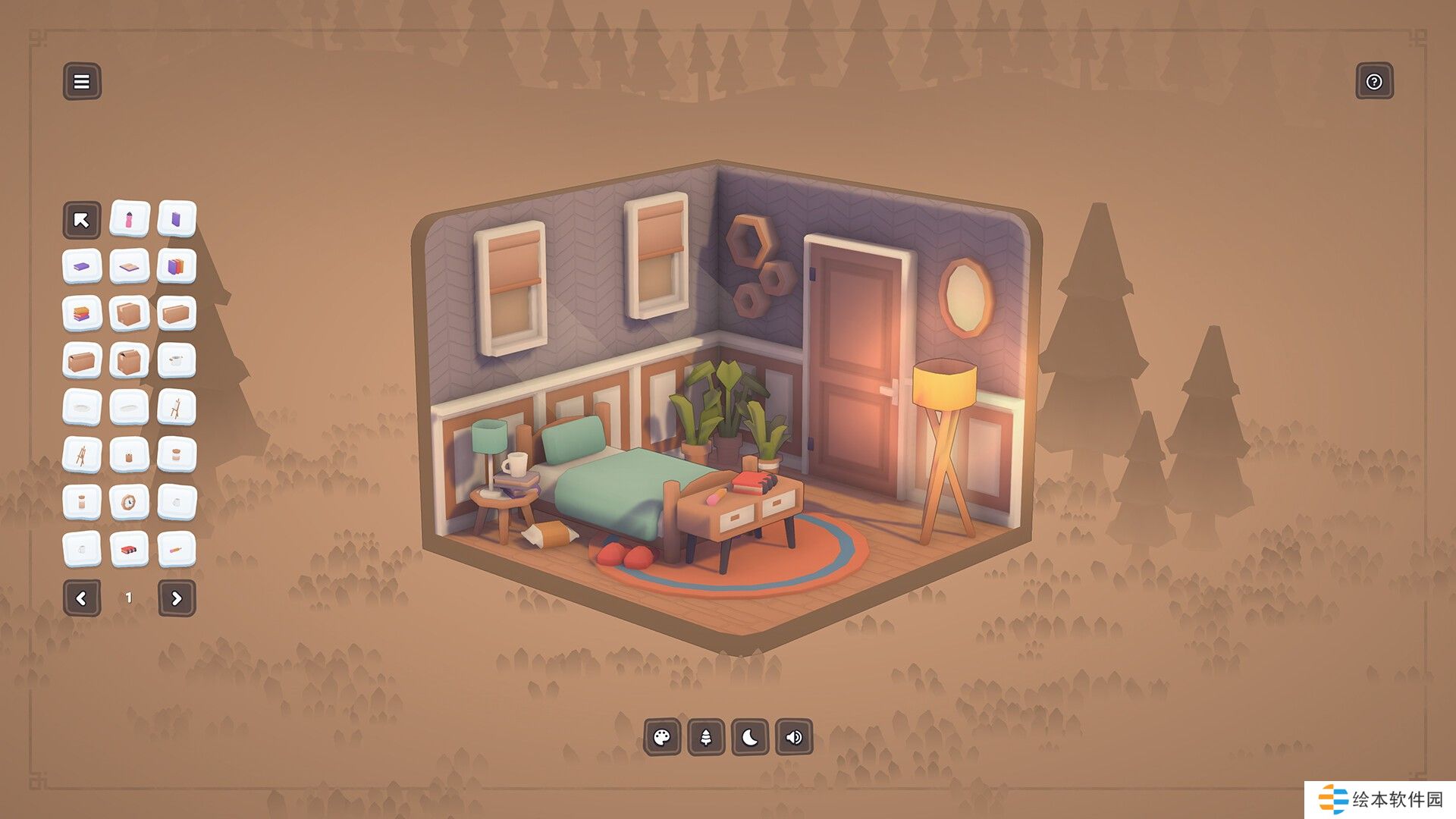Go to the previous item page
This screenshot has height=819, width=1456.
pyautogui.click(x=82, y=598)
